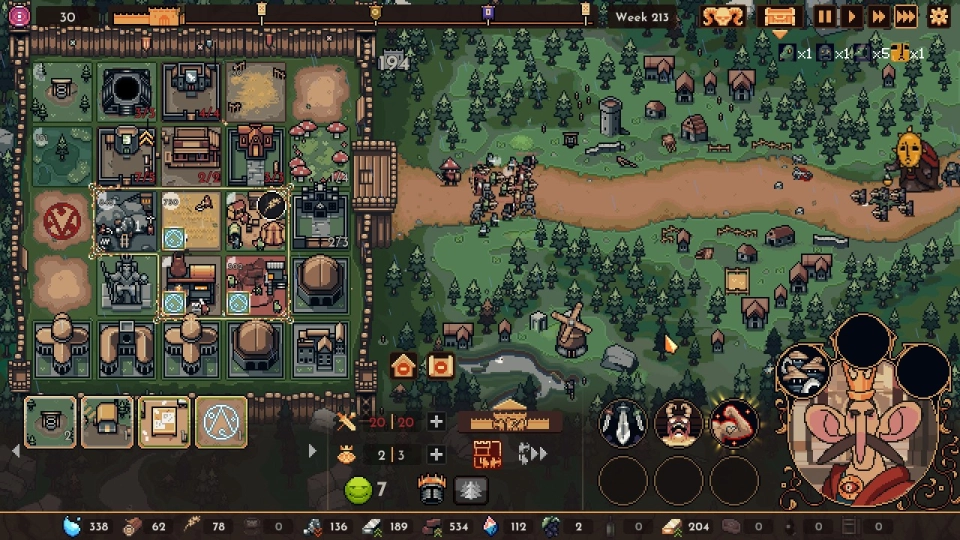The width and height of the screenshot is (960, 540).
Task: Add a soldier with the sword plus button
Action: (436, 422)
